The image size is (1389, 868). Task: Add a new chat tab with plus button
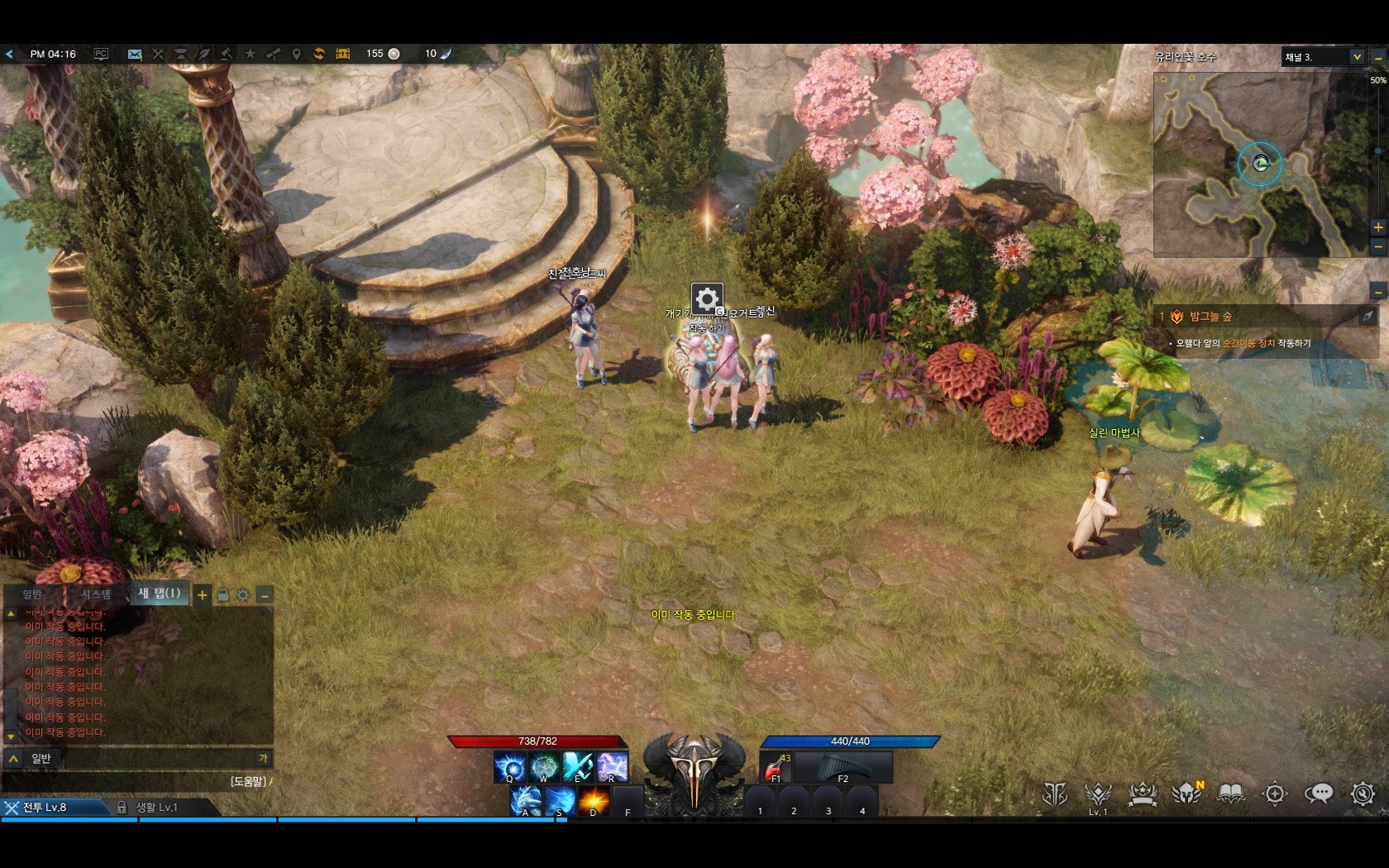(x=202, y=594)
